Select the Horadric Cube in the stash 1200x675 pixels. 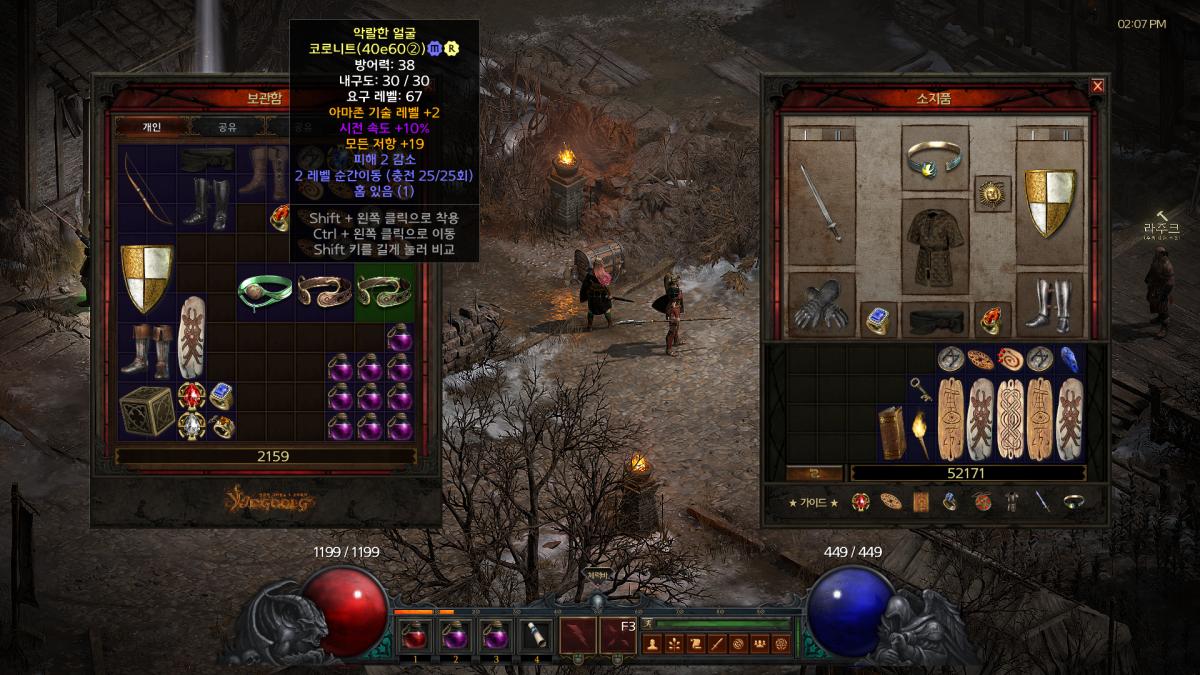(x=147, y=411)
